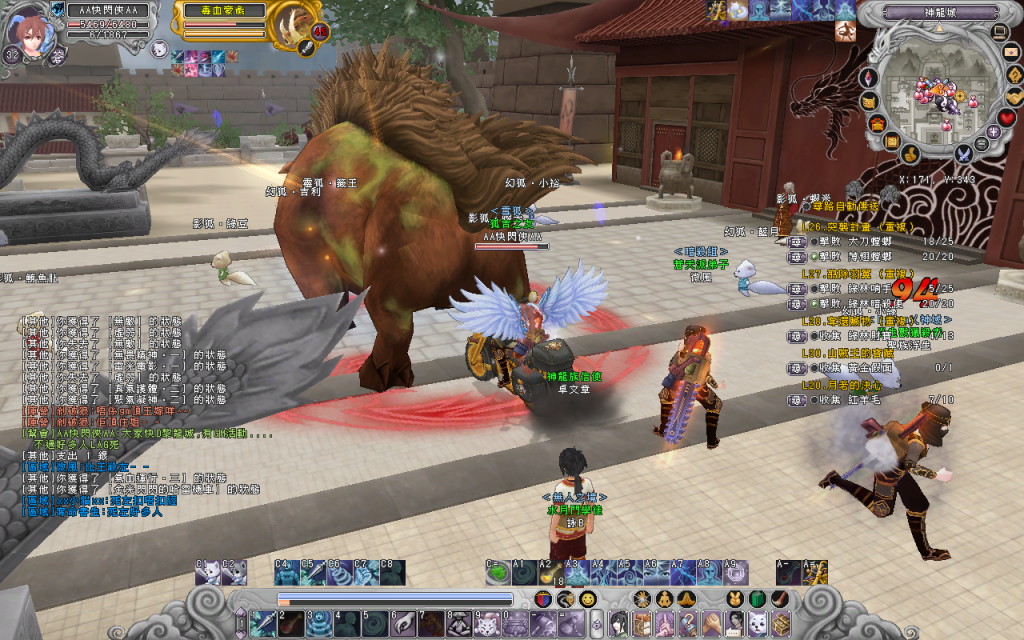This screenshot has width=1024, height=640.
Task: Click the red heart icon
Action: [x=1006, y=118]
